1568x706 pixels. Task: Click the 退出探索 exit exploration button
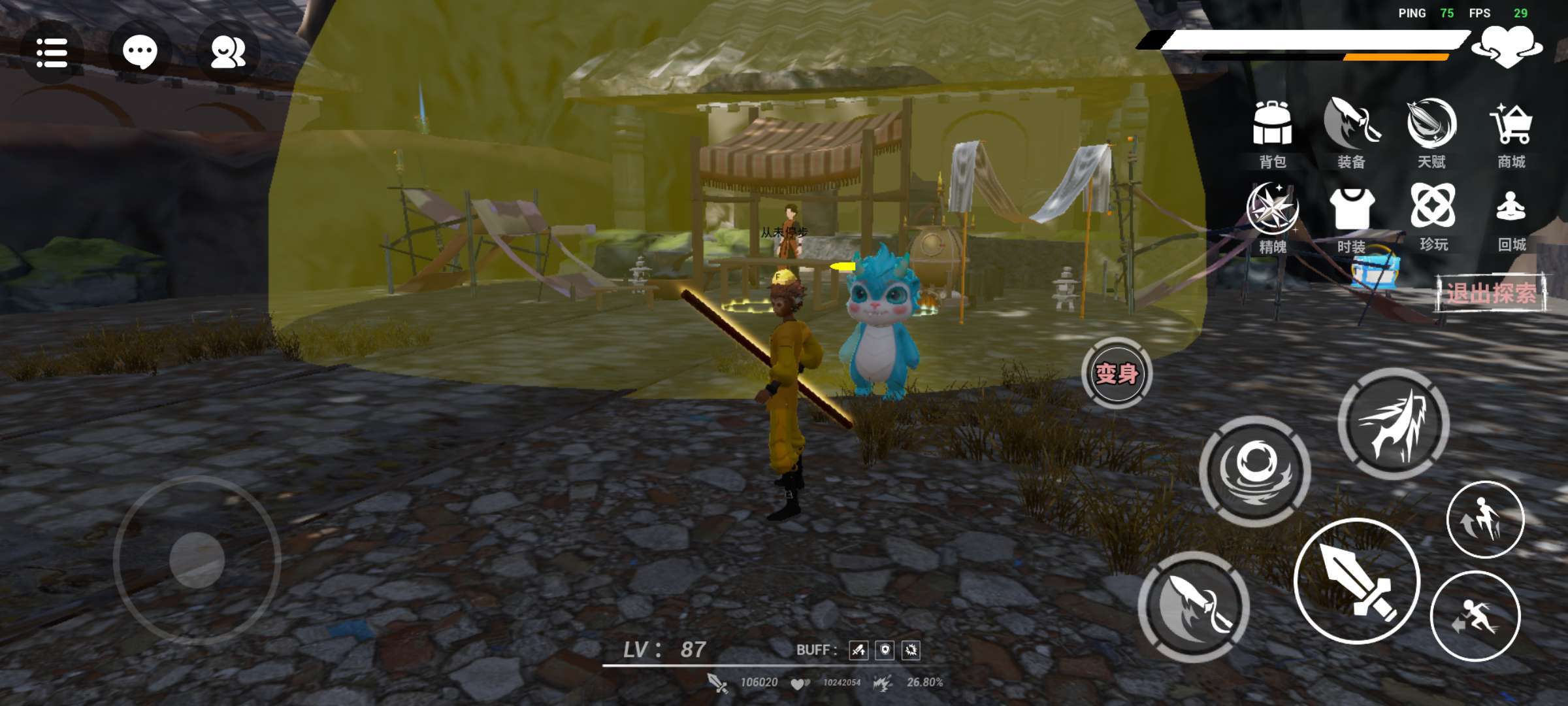(1491, 293)
